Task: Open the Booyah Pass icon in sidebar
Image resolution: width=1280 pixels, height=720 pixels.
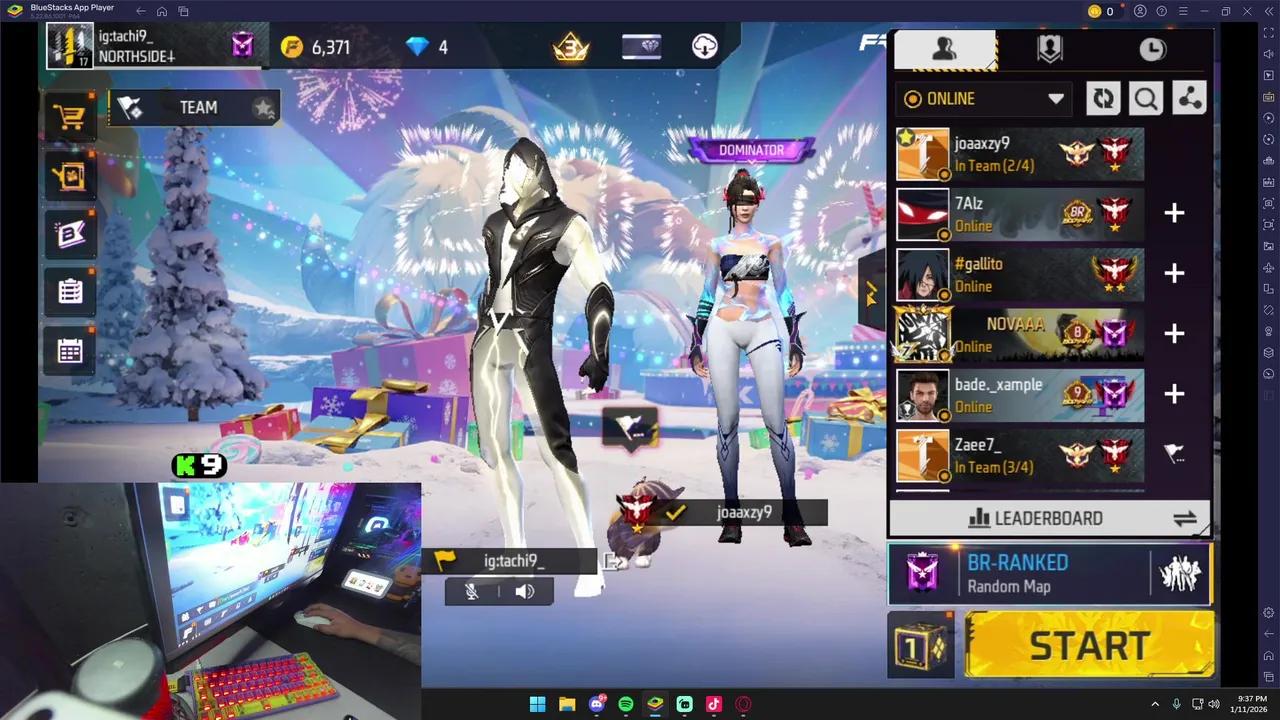Action: 69,233
